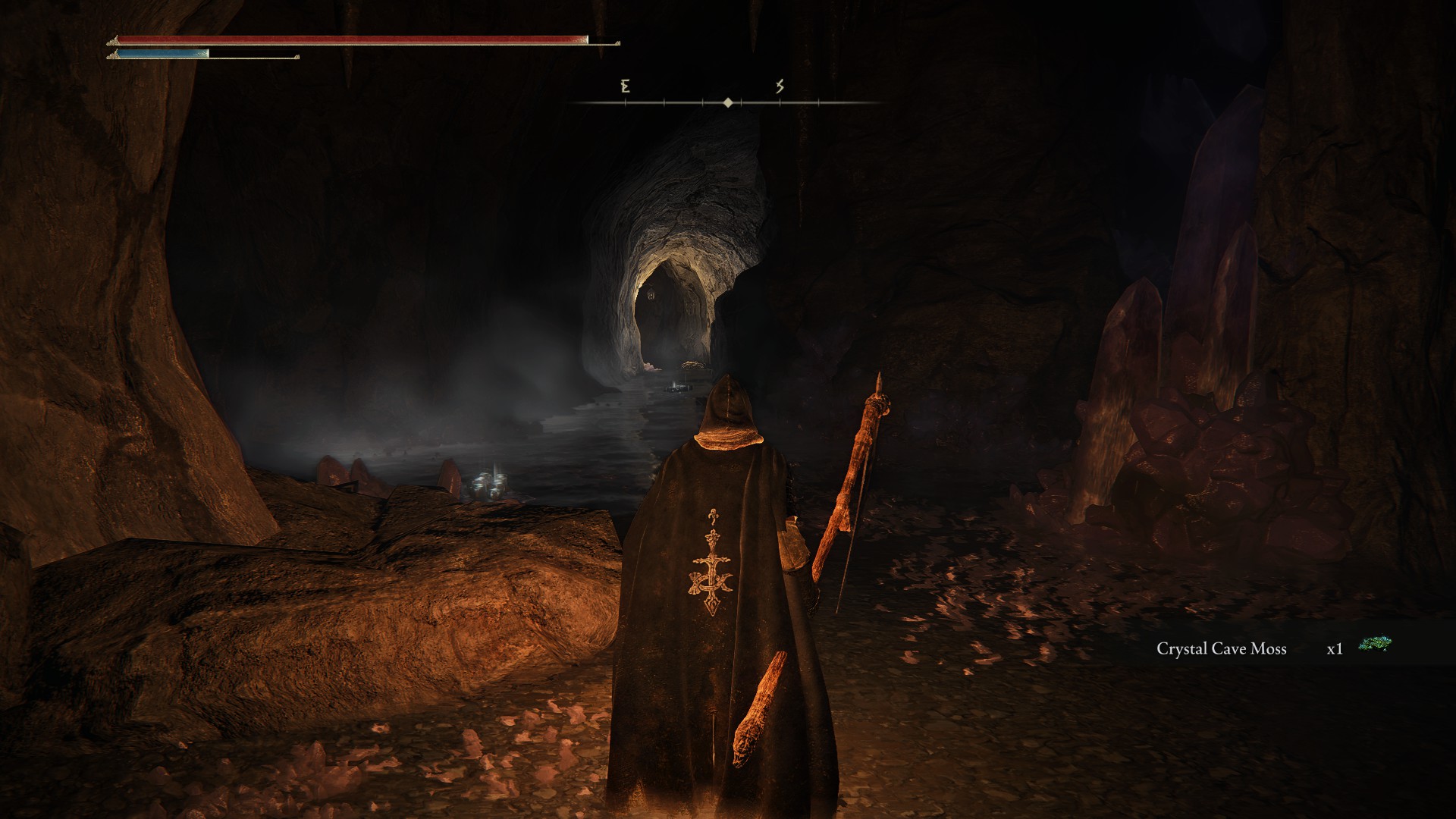Click the compass bar's center diamond marker
The width and height of the screenshot is (1456, 819).
[x=728, y=102]
